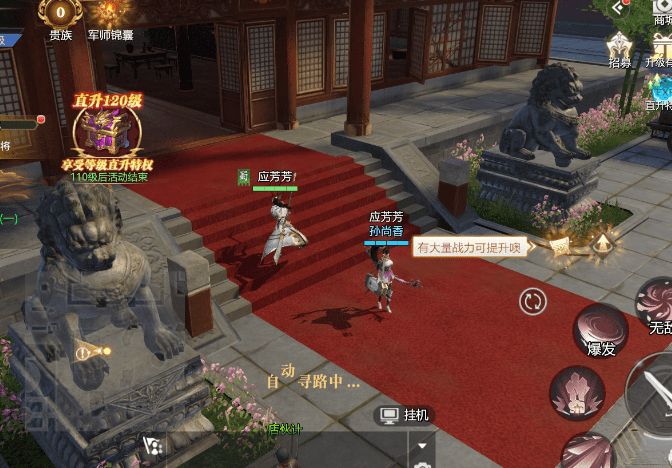
Task: Tap the 有大量战力可提升哦 power-up tip
Action: (470, 246)
